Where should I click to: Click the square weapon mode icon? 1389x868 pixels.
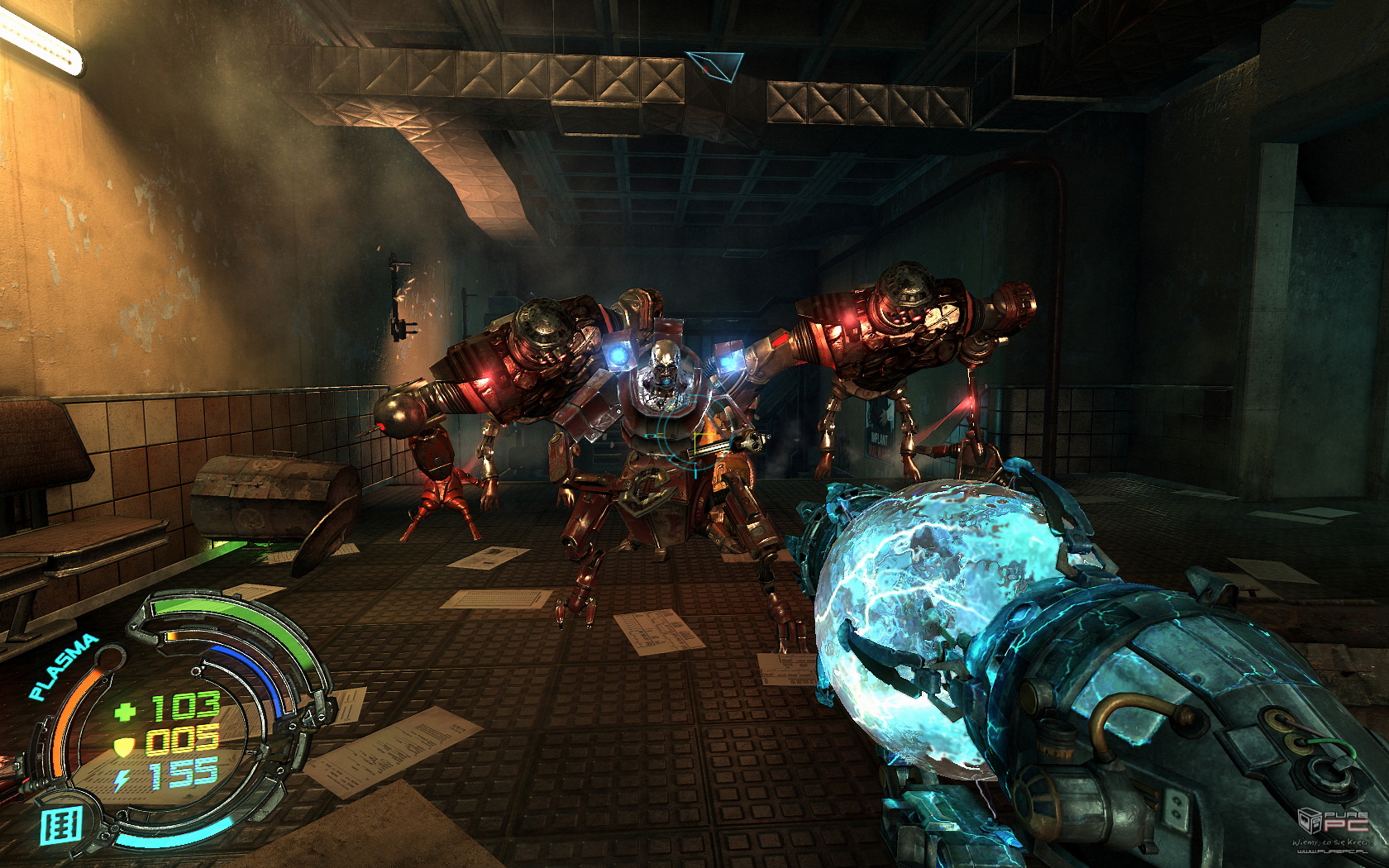click(x=62, y=826)
